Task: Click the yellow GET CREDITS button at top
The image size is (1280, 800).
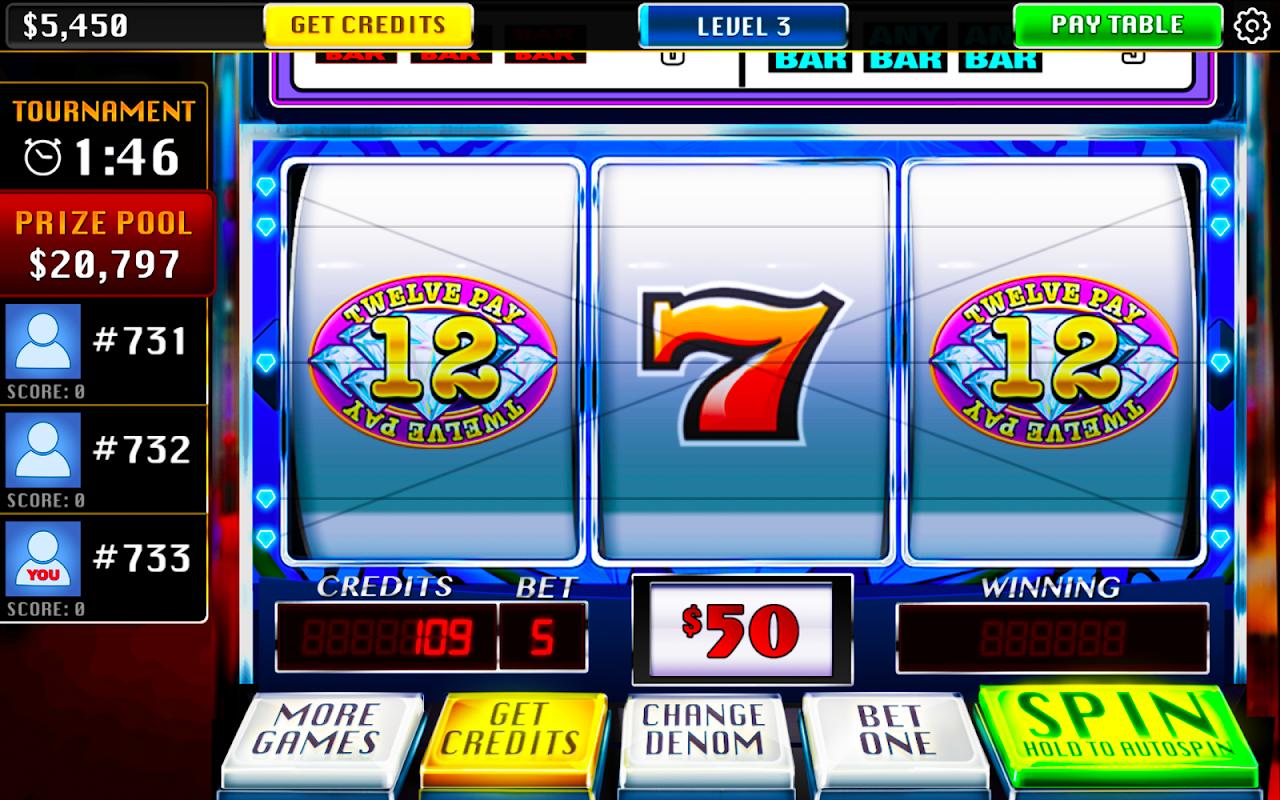Action: 367,25
